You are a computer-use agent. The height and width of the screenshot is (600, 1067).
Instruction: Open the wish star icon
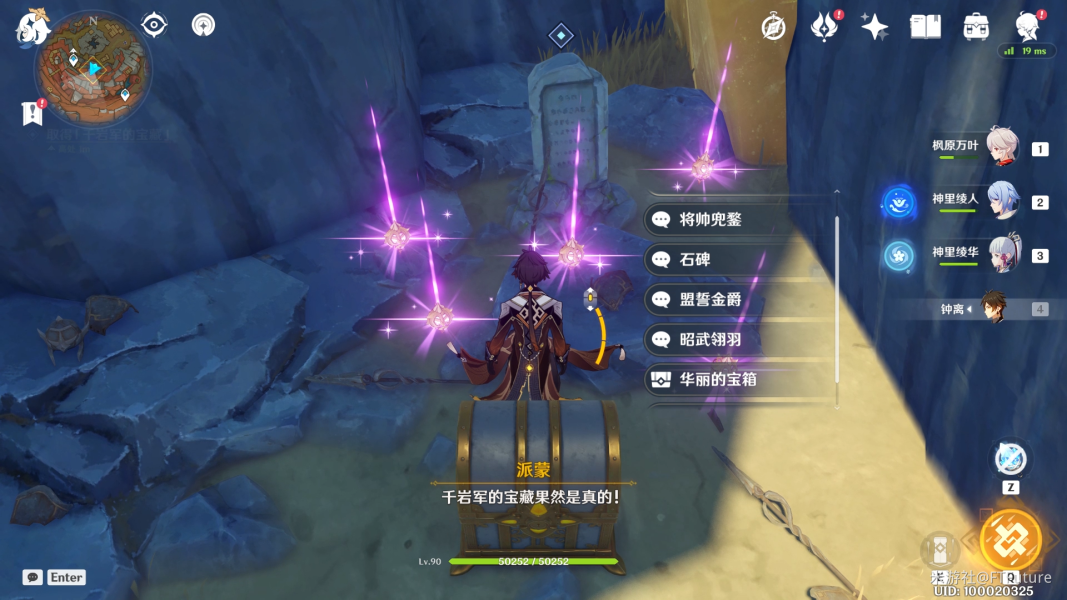pyautogui.click(x=874, y=27)
